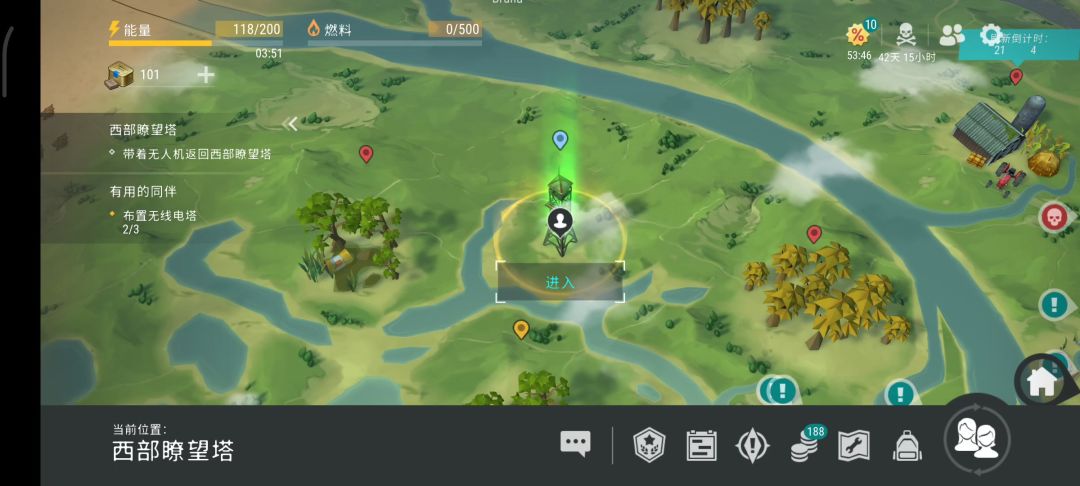
Task: Open the percent discount offer icon
Action: [x=858, y=36]
